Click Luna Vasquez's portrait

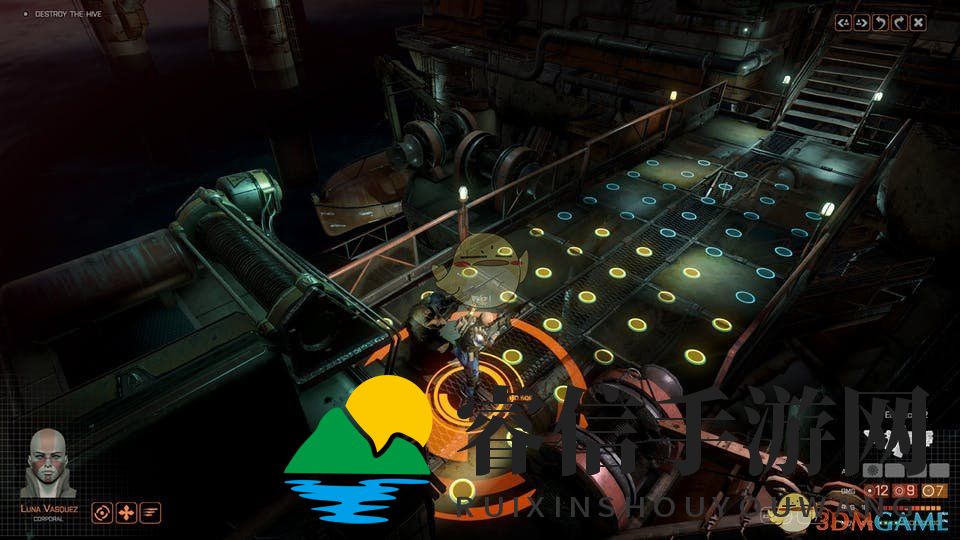coord(48,462)
